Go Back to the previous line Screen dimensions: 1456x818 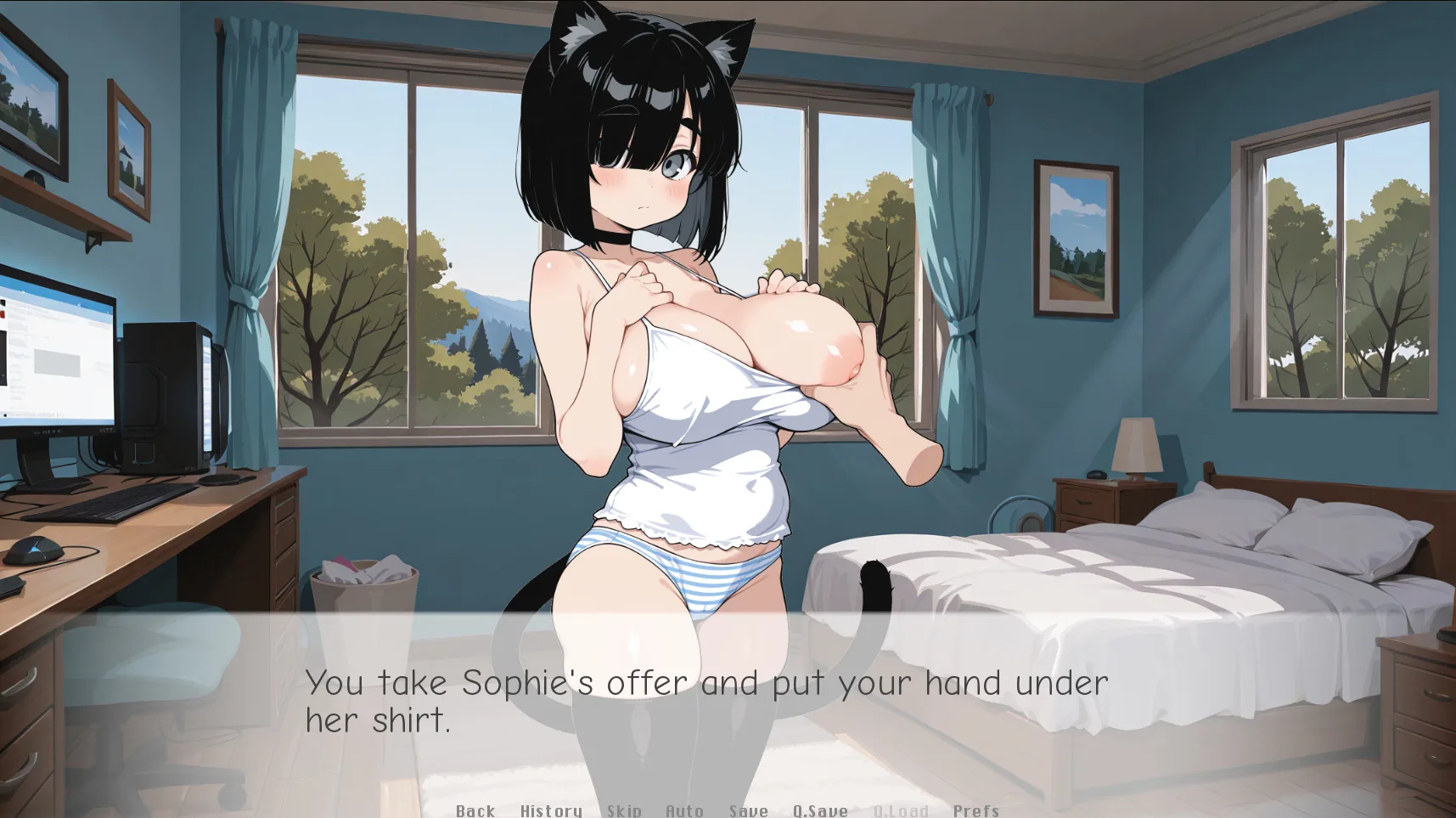(475, 810)
